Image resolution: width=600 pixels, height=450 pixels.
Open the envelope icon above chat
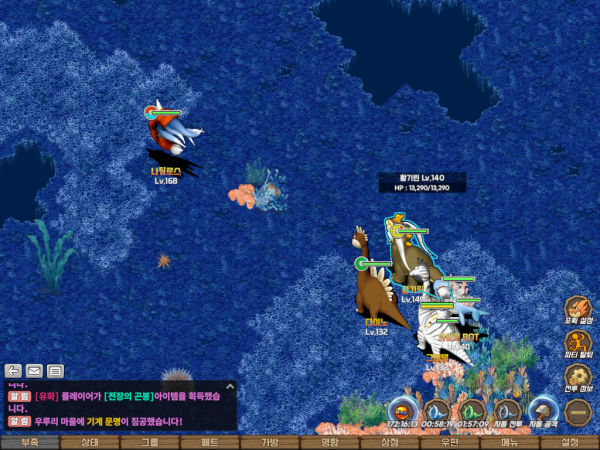click(x=34, y=371)
